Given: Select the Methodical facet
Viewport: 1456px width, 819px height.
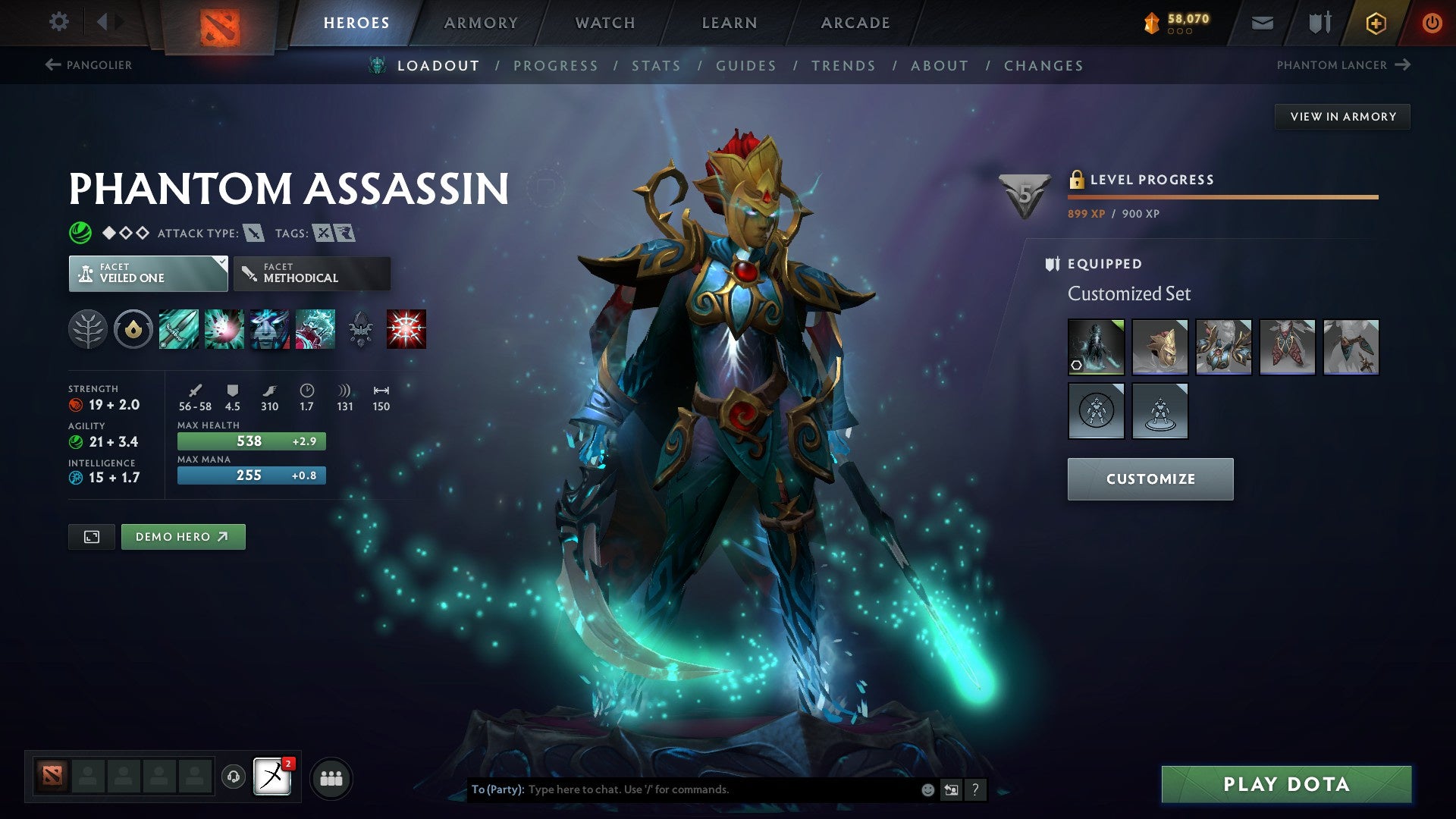Looking at the screenshot, I should coord(312,273).
